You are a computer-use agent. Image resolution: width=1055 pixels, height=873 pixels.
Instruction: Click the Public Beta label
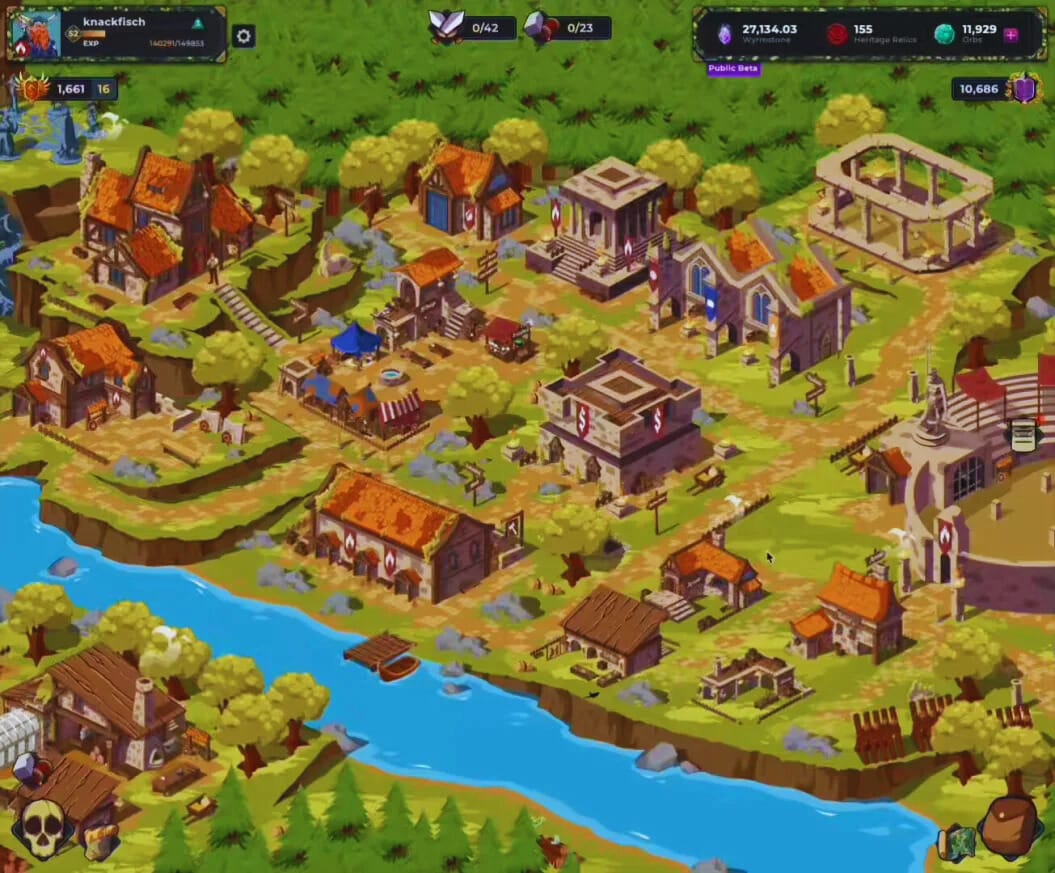pos(734,69)
